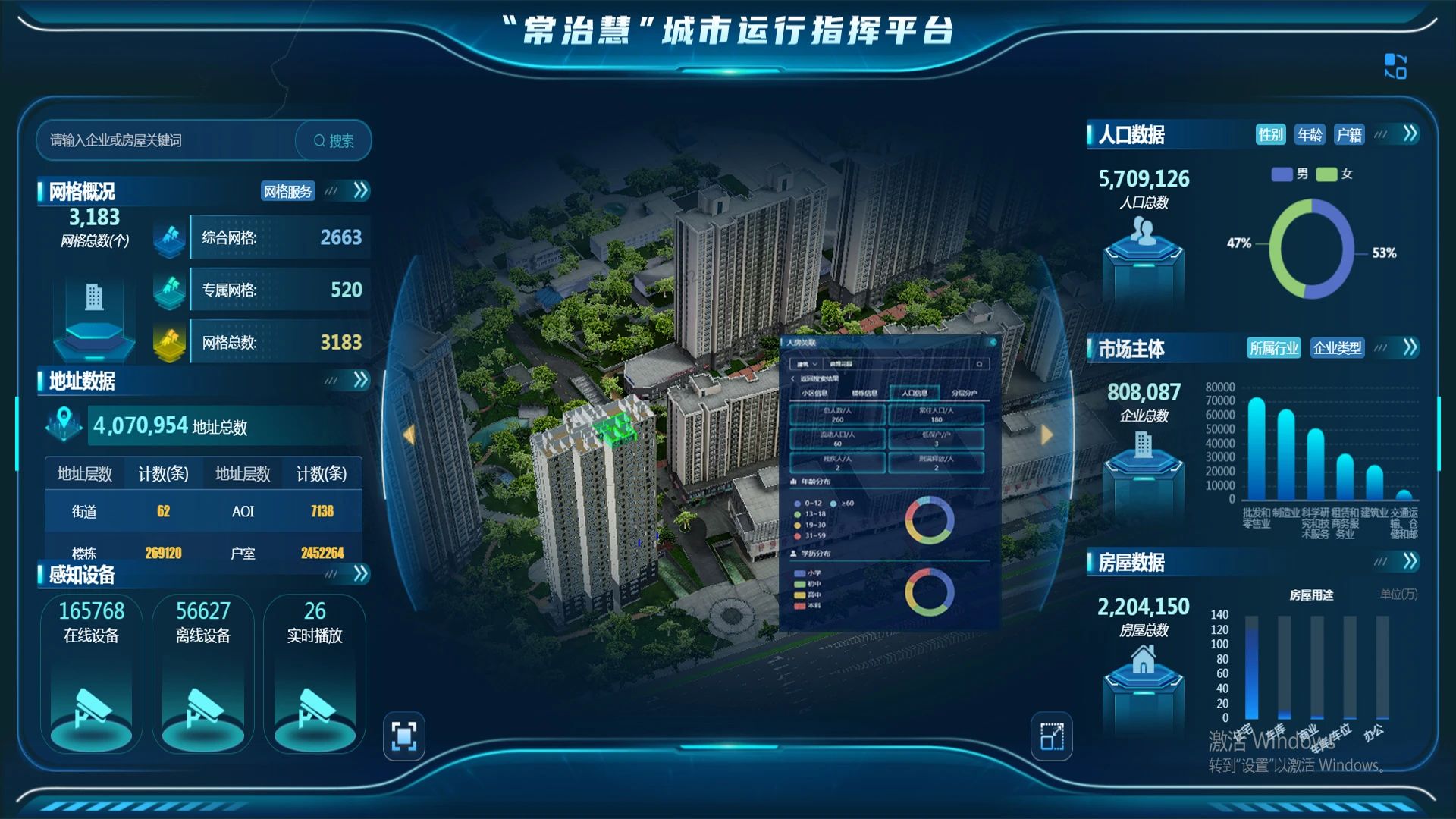Open the 网格服务 button

tap(287, 191)
